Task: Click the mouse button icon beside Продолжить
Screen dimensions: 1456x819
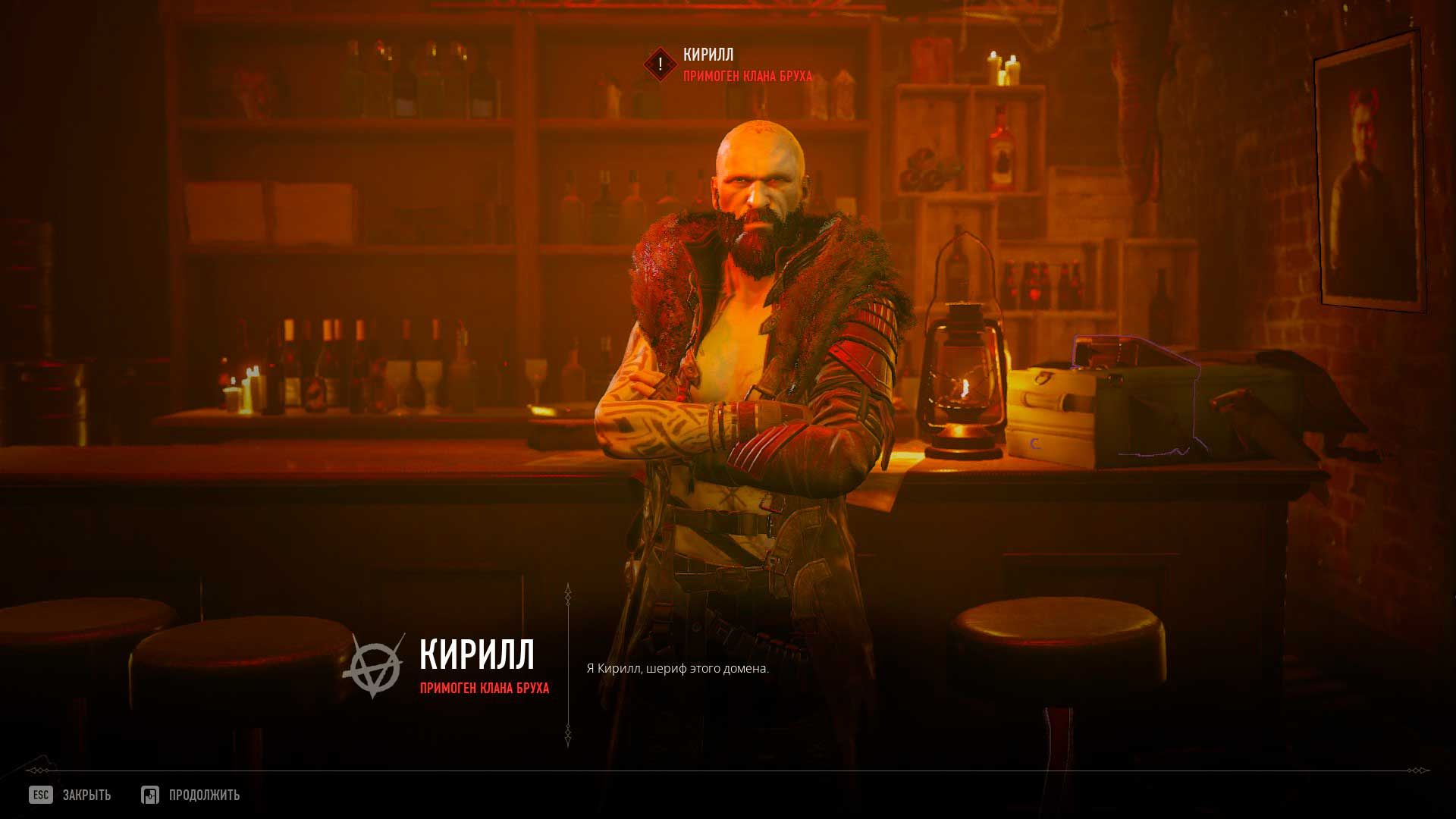Action: [150, 795]
